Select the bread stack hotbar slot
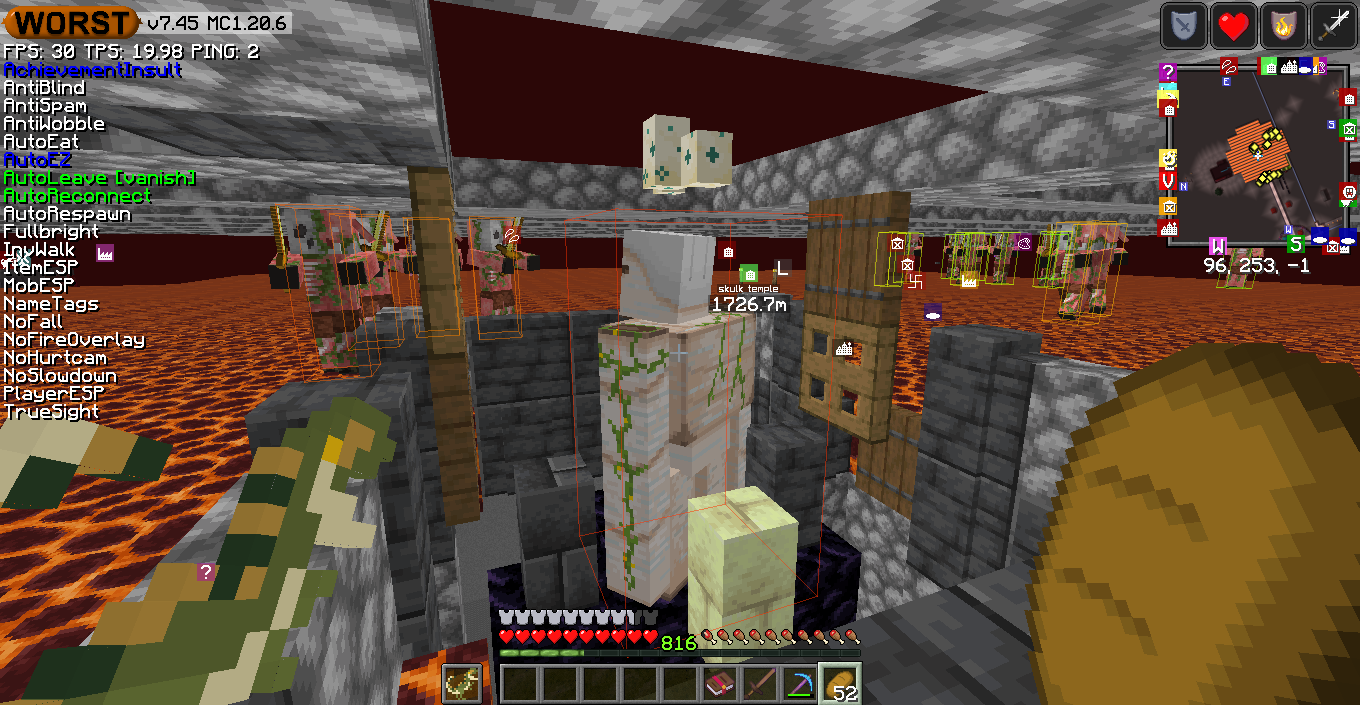 [x=839, y=684]
